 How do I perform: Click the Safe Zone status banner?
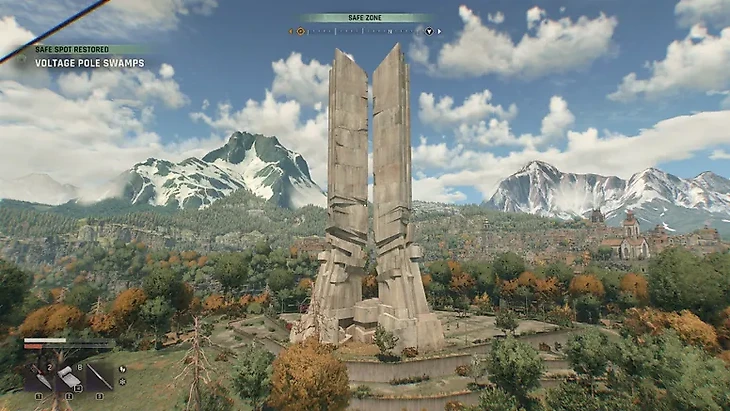click(x=365, y=17)
